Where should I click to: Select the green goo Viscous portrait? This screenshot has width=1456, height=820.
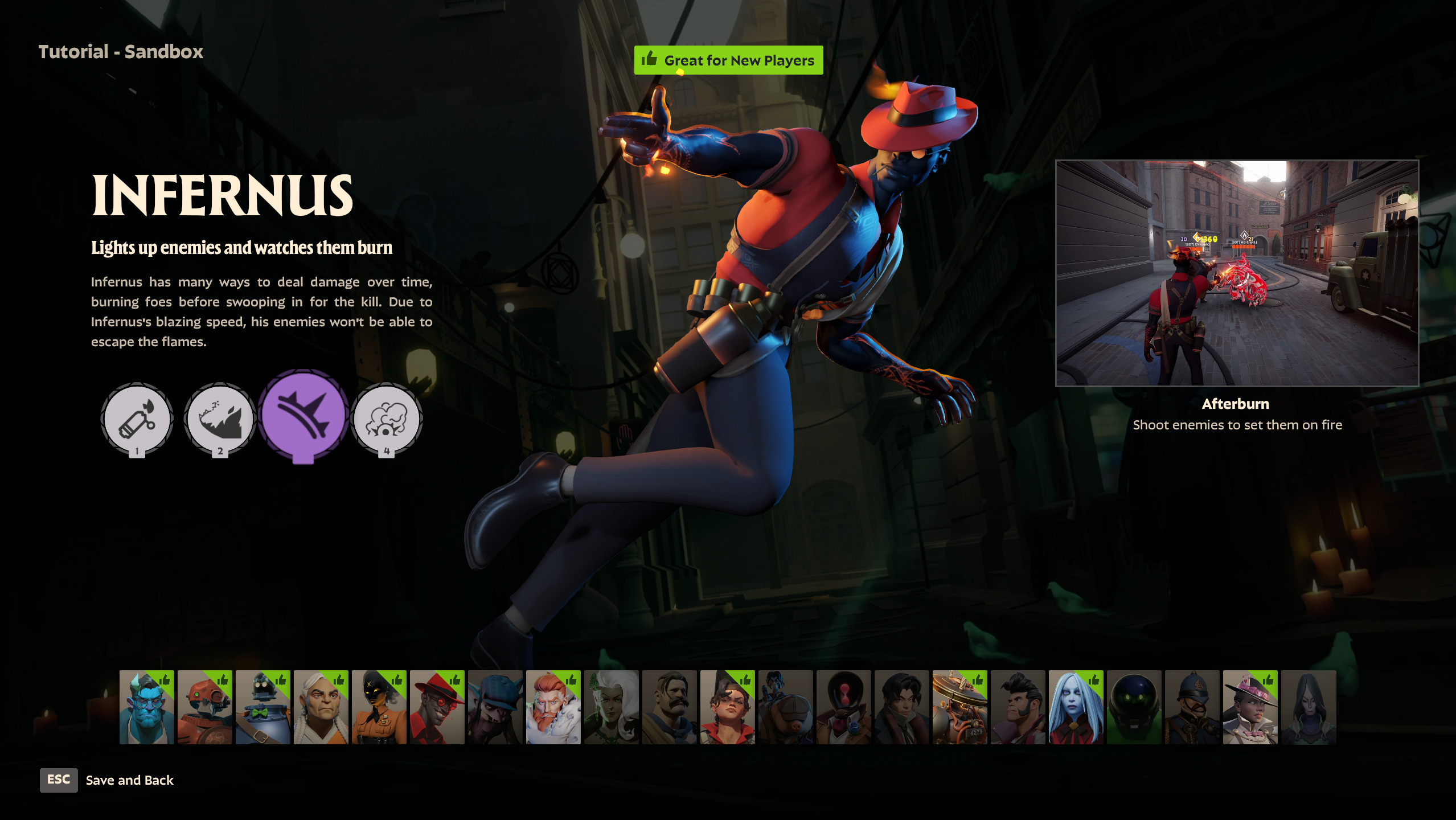1134,707
